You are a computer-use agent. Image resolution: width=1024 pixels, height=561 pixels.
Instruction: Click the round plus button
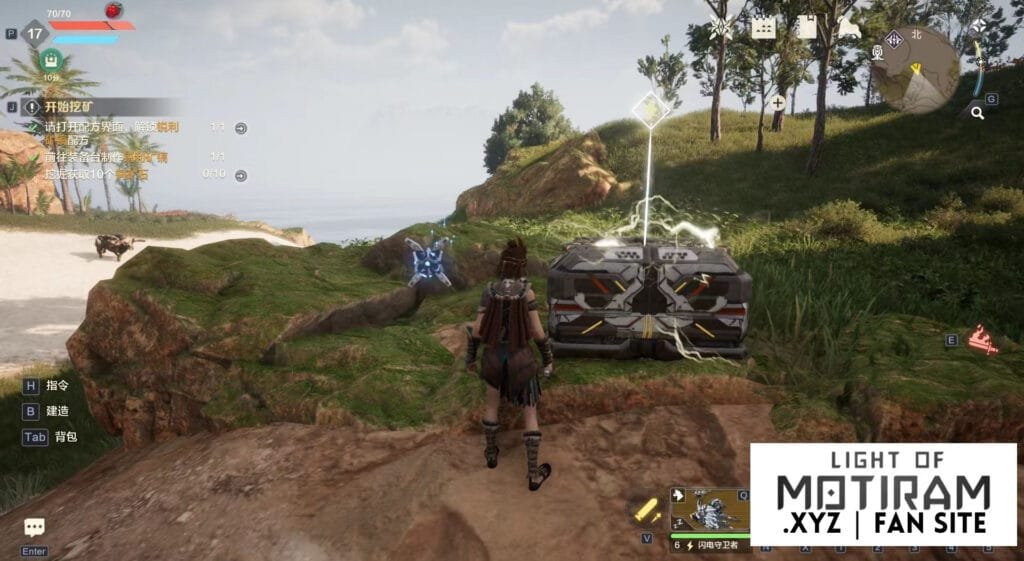[778, 102]
